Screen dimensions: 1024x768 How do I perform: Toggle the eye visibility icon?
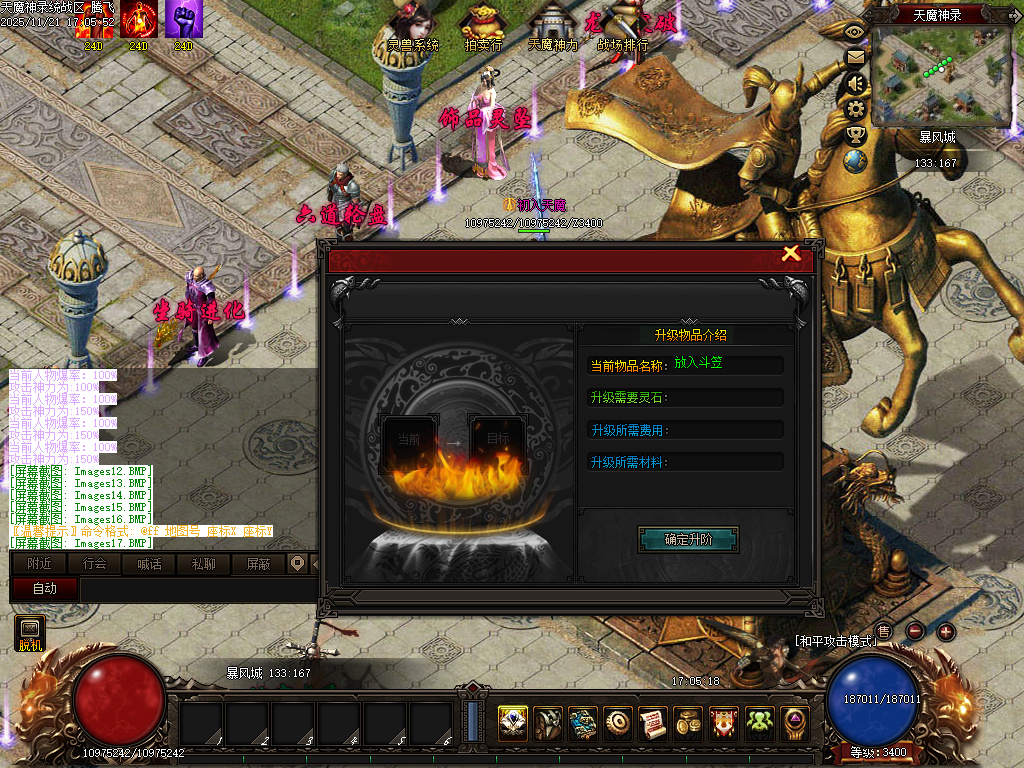click(x=856, y=30)
